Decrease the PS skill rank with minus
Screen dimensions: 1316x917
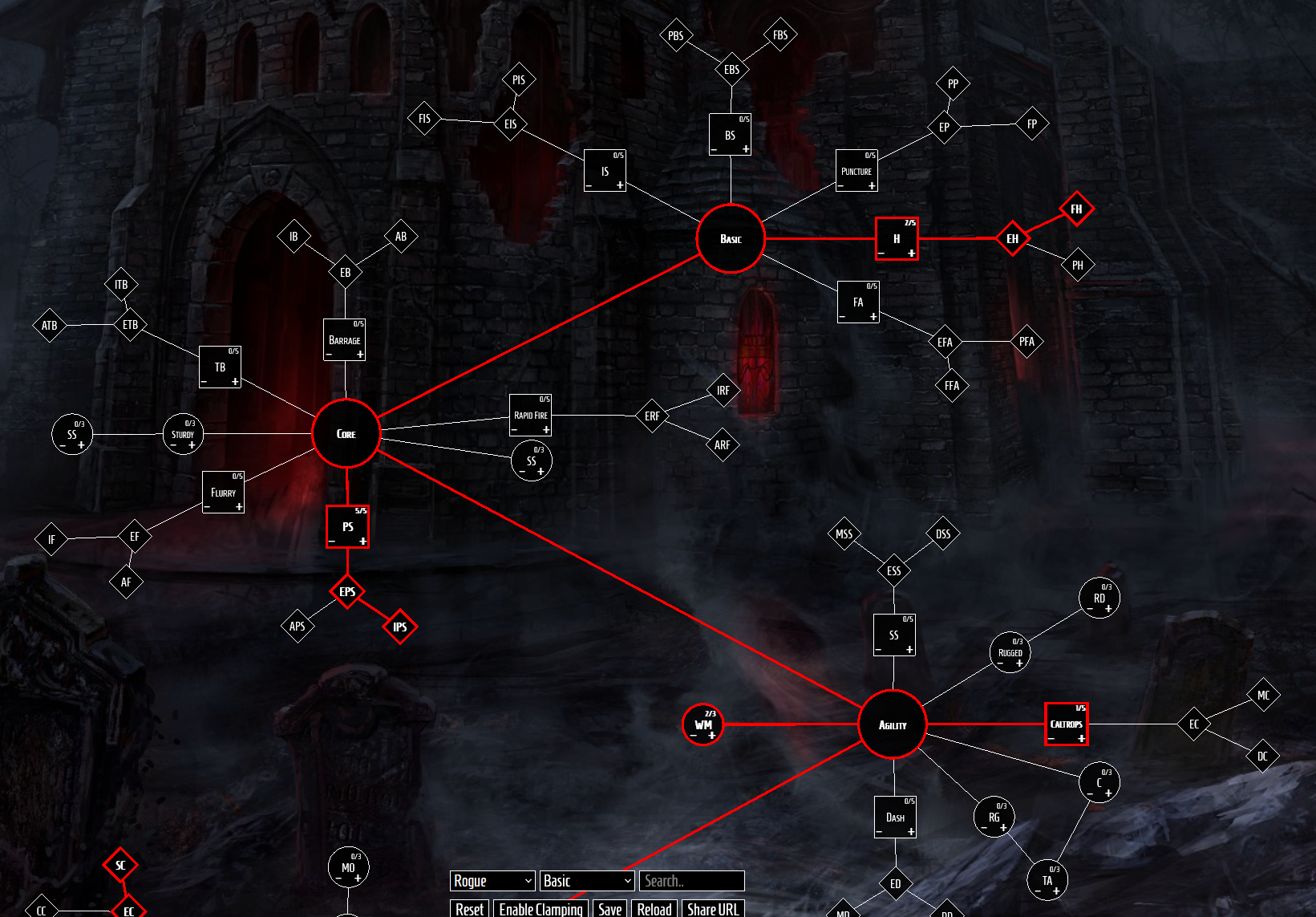[332, 540]
